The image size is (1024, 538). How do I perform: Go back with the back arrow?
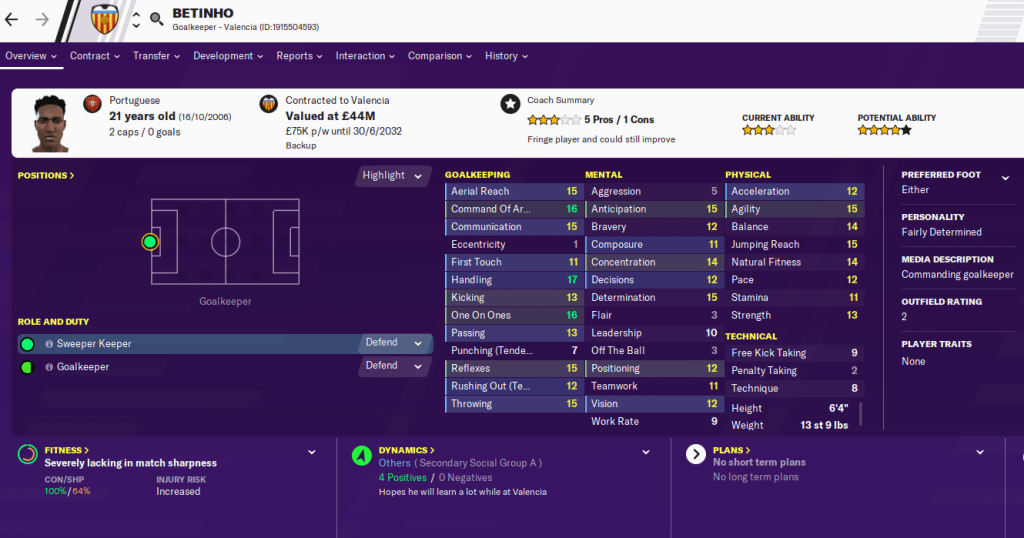[x=12, y=19]
